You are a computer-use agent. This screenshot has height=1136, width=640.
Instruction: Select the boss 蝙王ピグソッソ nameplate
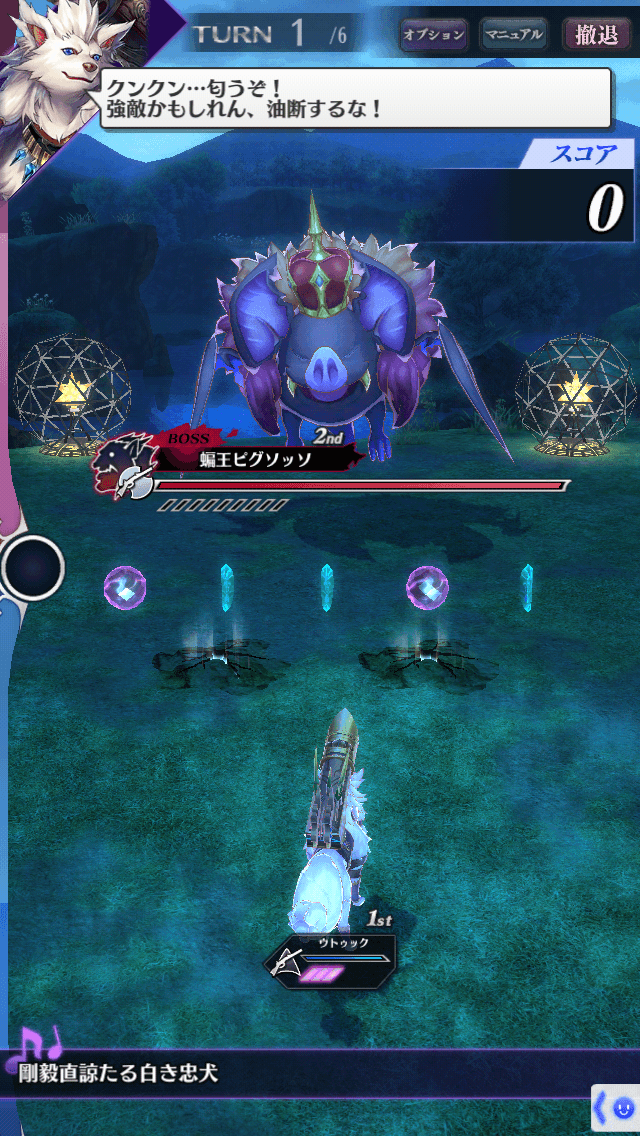tap(255, 459)
